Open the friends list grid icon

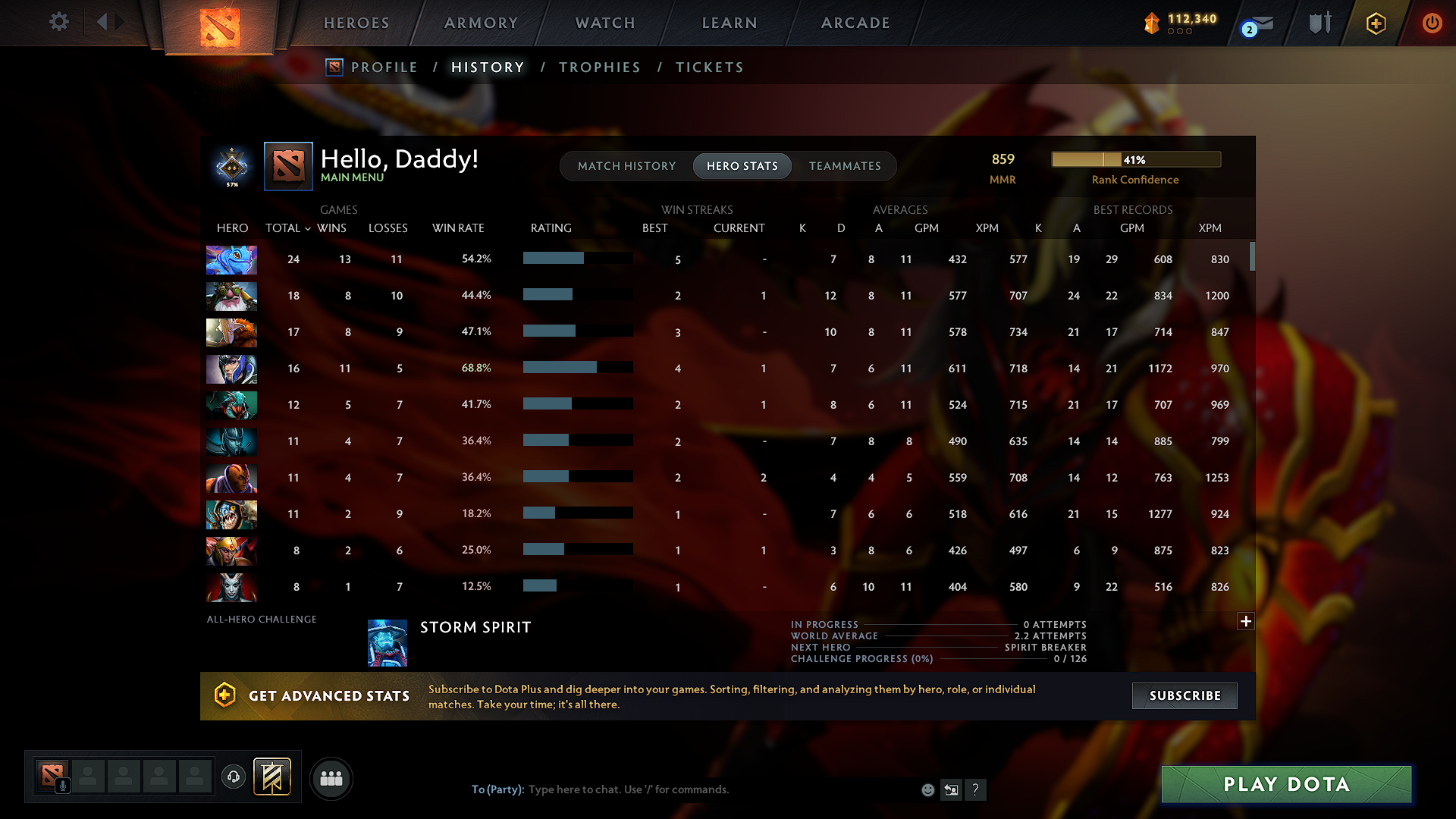click(331, 778)
